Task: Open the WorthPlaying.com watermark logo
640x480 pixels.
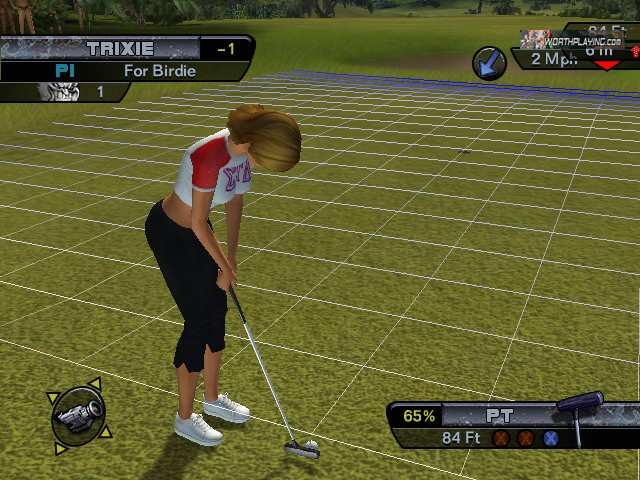Action: [x=571, y=39]
